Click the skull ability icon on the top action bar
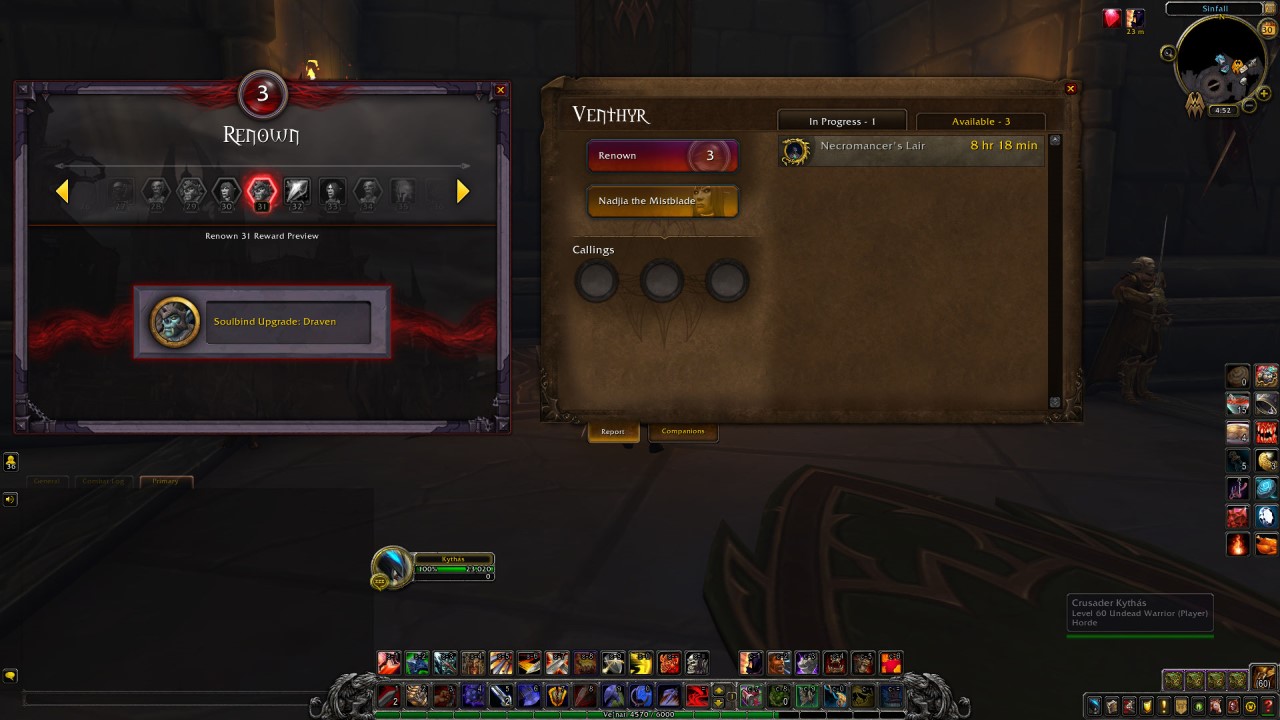Viewport: 1280px width, 720px height. (697, 663)
